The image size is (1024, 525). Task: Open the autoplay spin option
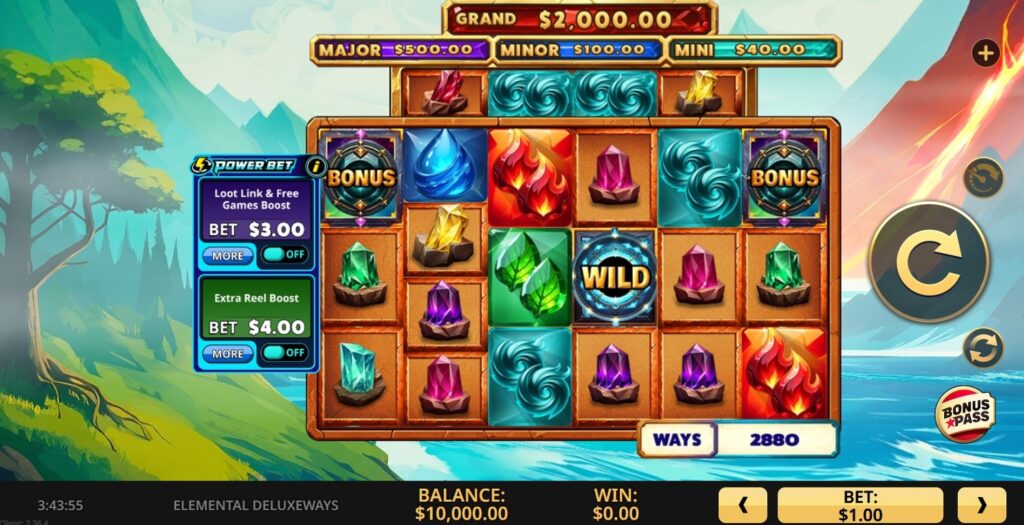point(983,348)
